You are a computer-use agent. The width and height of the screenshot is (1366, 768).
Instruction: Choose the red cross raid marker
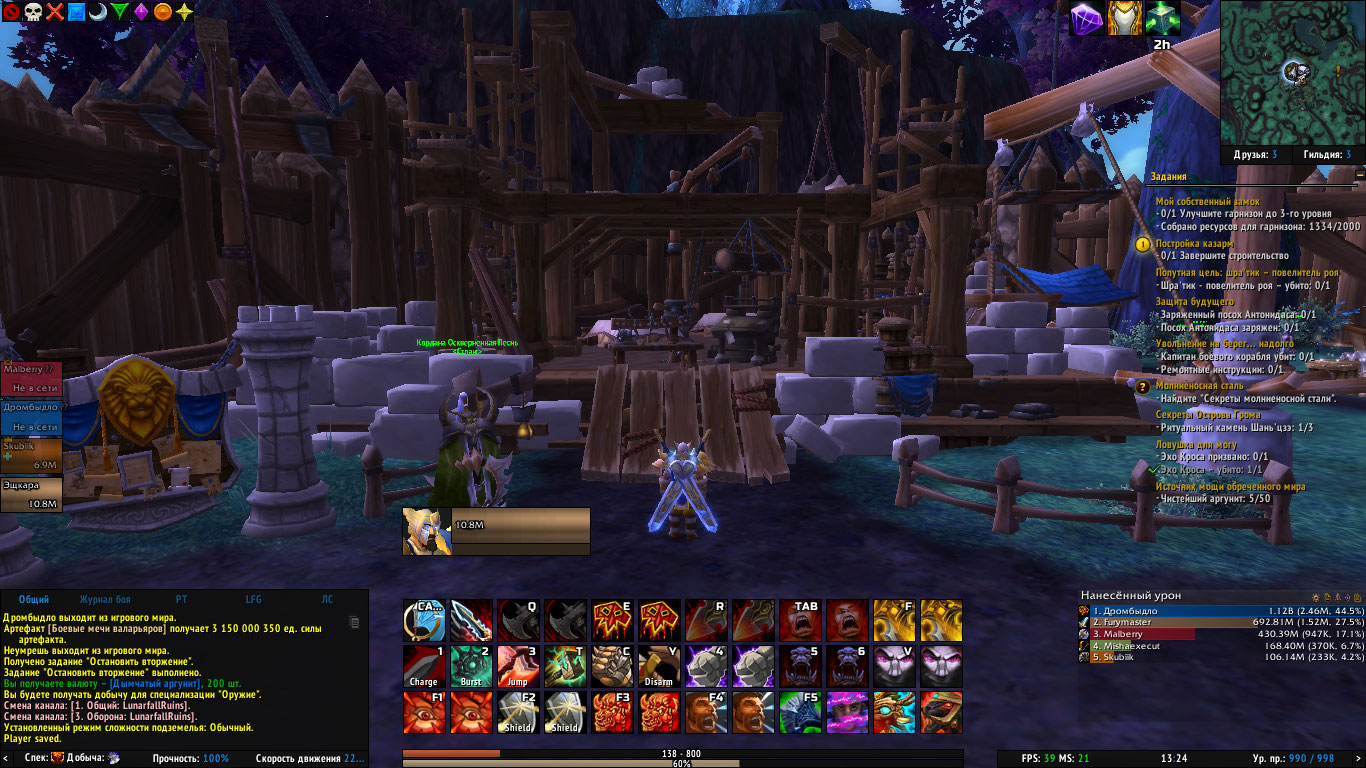click(54, 12)
